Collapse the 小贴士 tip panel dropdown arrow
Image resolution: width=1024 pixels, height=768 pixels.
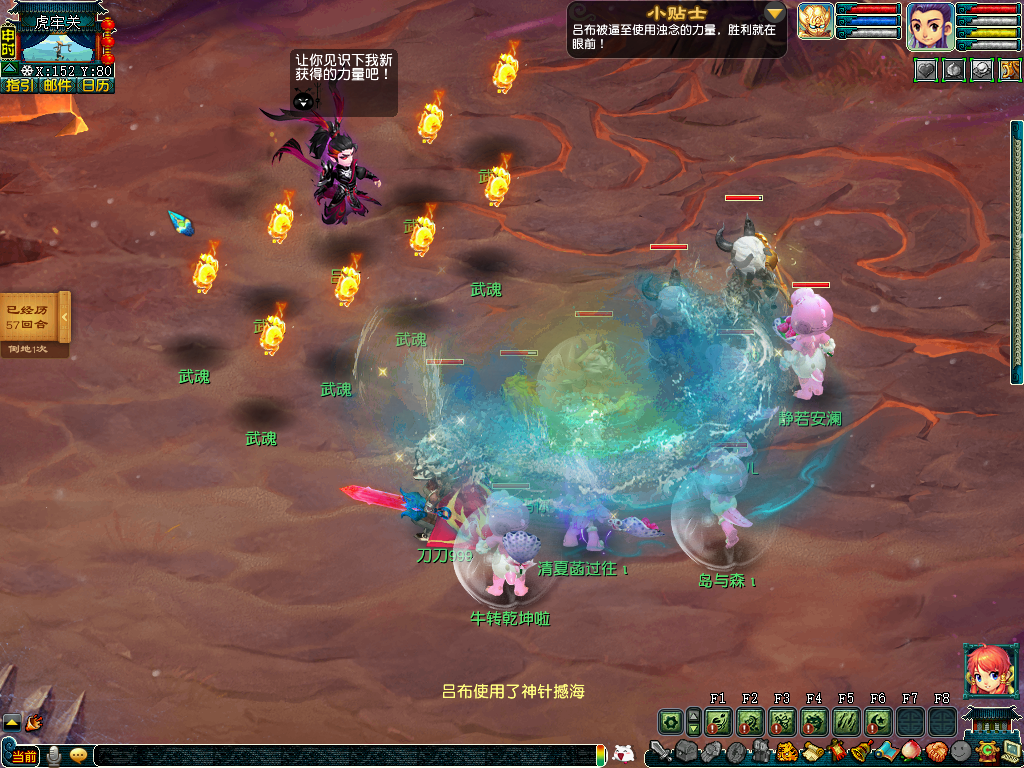[775, 13]
